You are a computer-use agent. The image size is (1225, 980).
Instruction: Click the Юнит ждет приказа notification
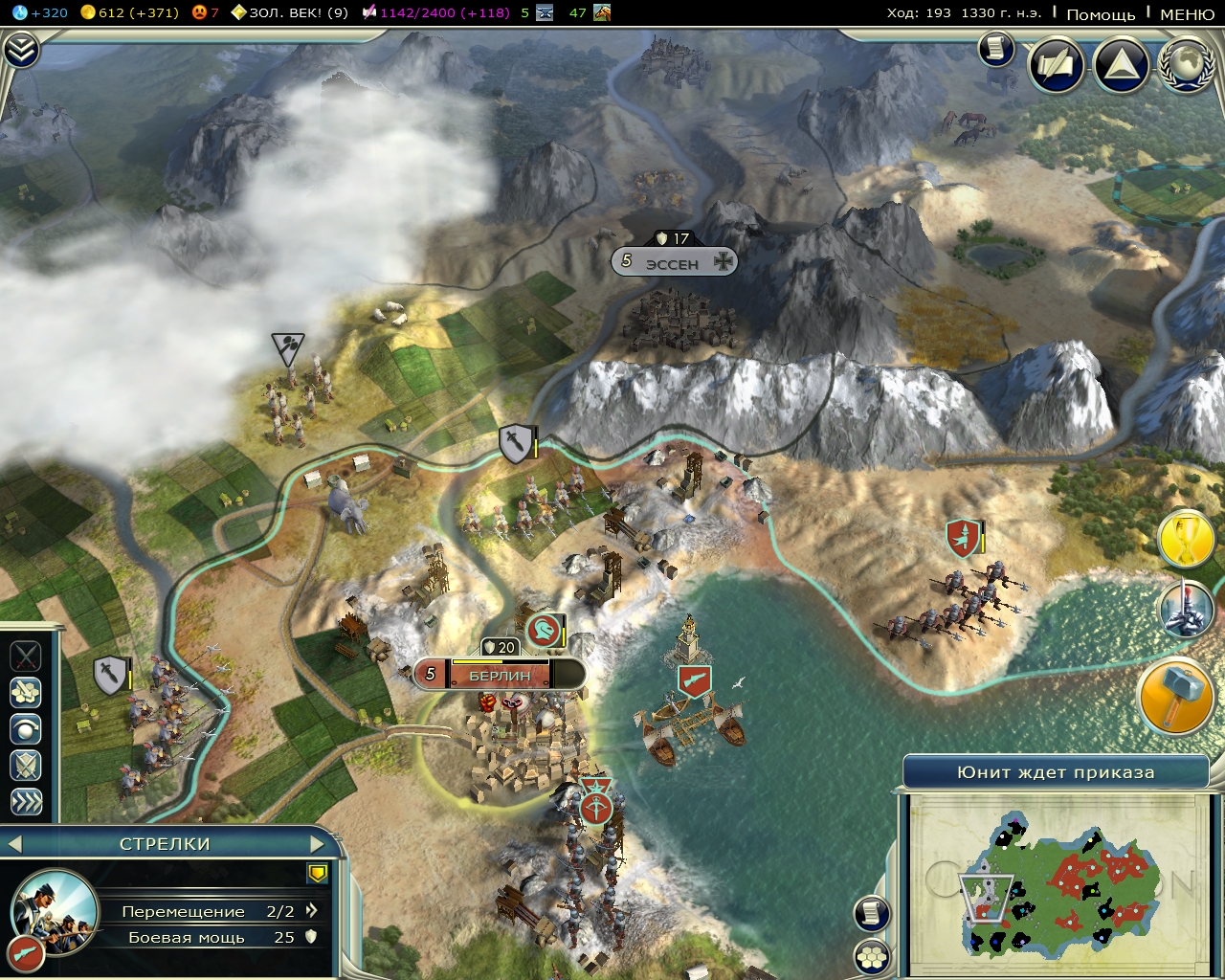pyautogui.click(x=1057, y=771)
